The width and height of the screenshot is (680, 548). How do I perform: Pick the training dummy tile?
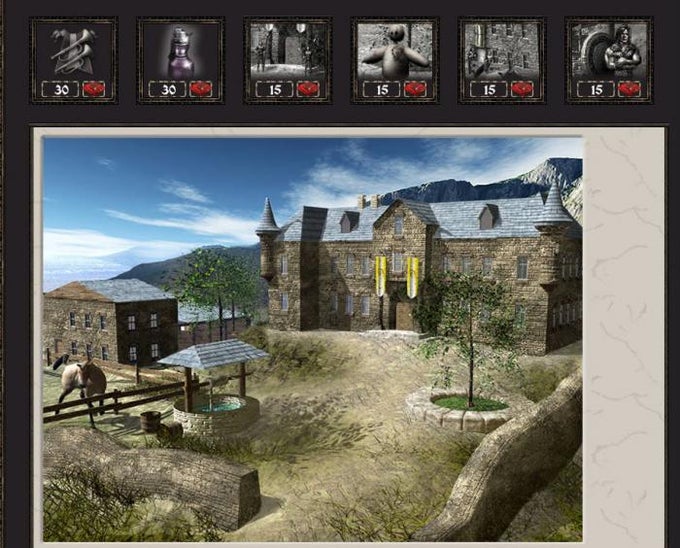click(x=395, y=59)
